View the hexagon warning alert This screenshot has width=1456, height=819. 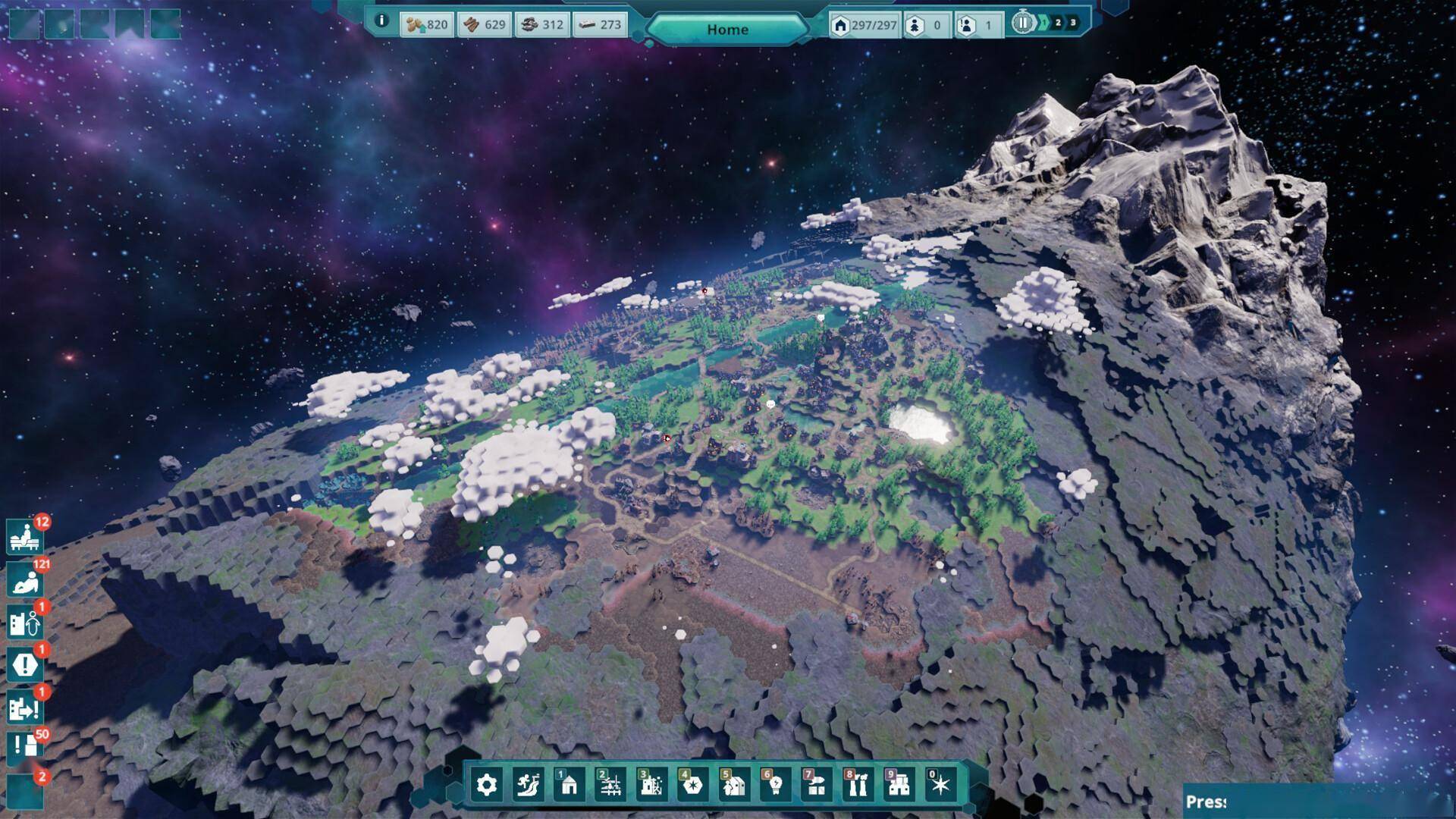[x=24, y=666]
